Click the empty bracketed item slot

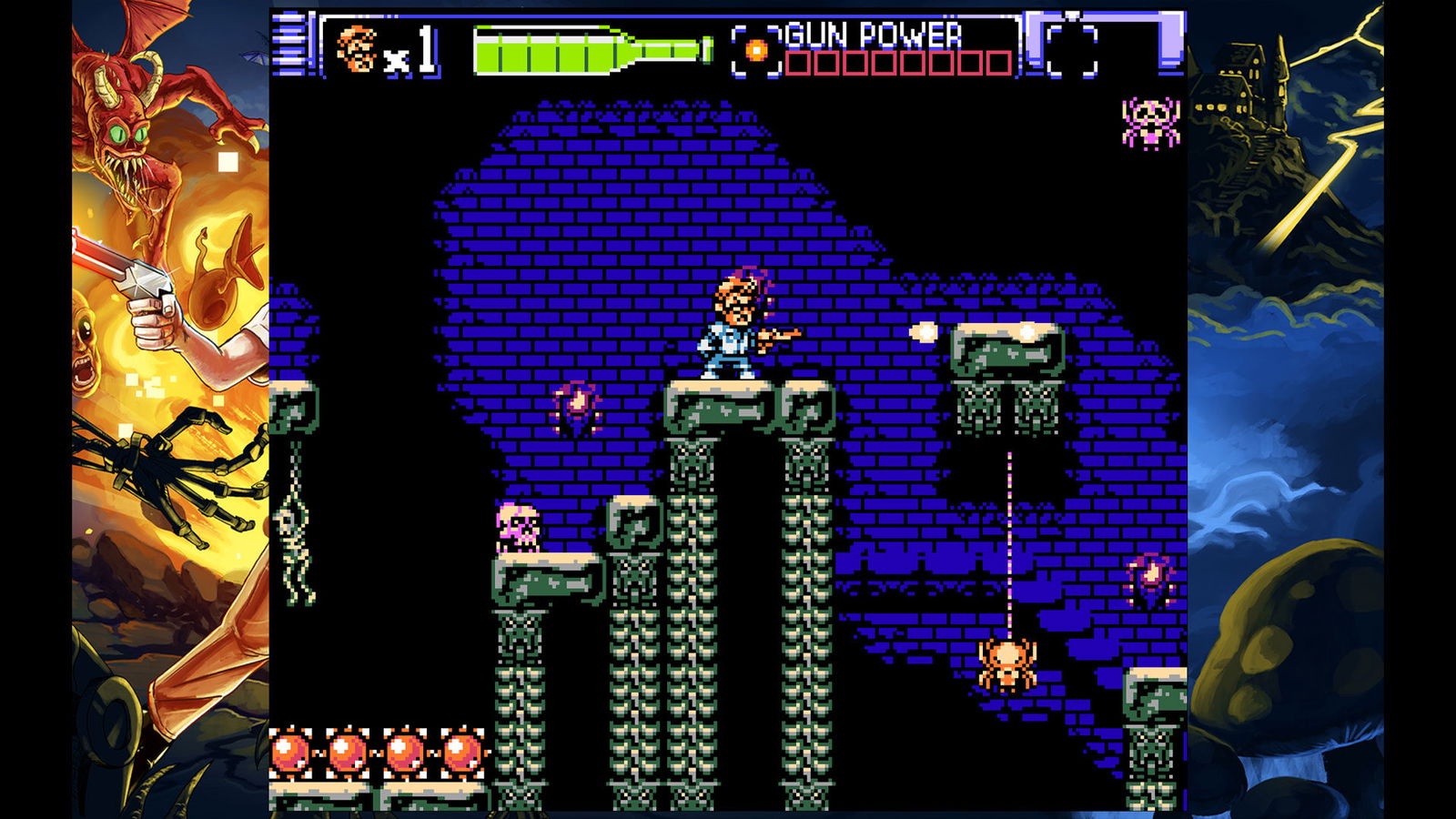[1072, 49]
